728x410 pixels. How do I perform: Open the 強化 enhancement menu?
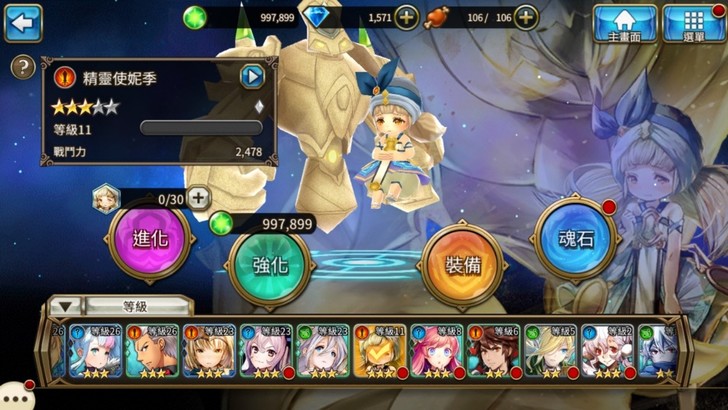[x=271, y=267]
